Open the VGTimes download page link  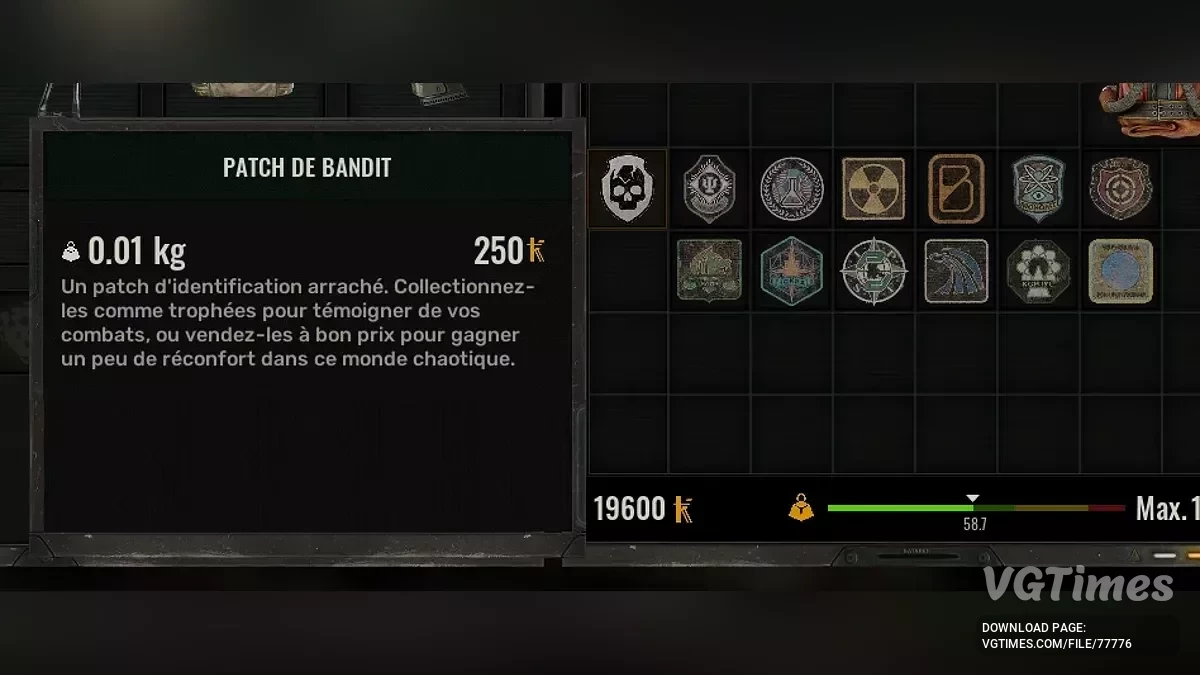(x=1056, y=644)
